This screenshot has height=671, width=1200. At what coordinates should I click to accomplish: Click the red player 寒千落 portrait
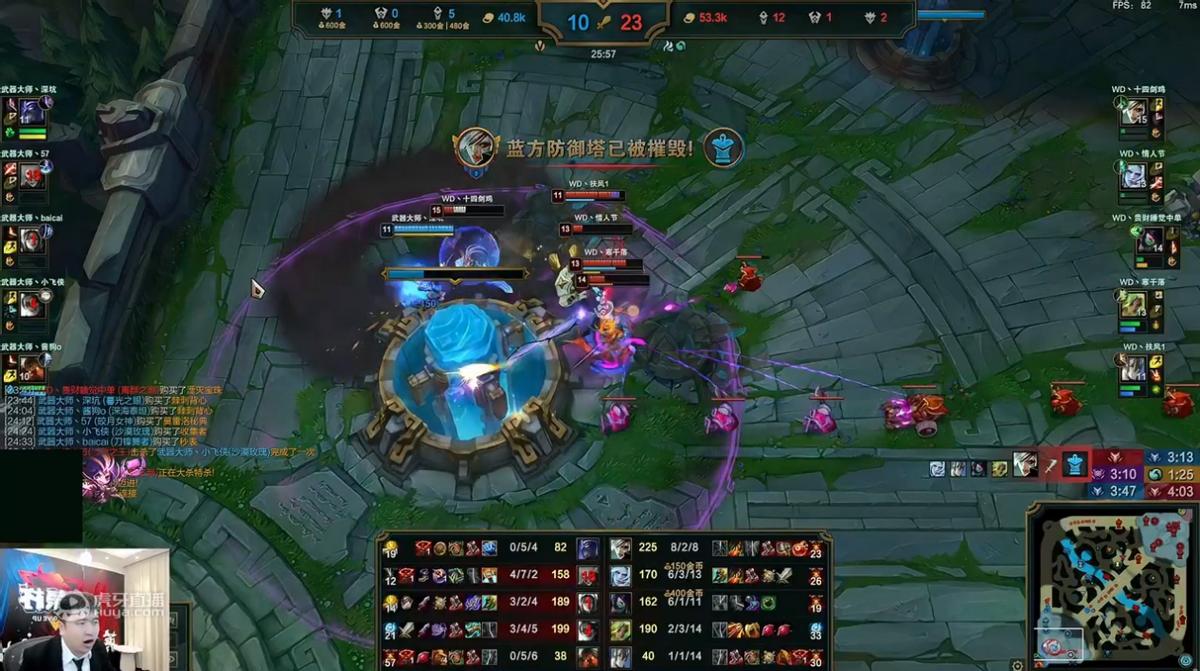tap(1133, 304)
